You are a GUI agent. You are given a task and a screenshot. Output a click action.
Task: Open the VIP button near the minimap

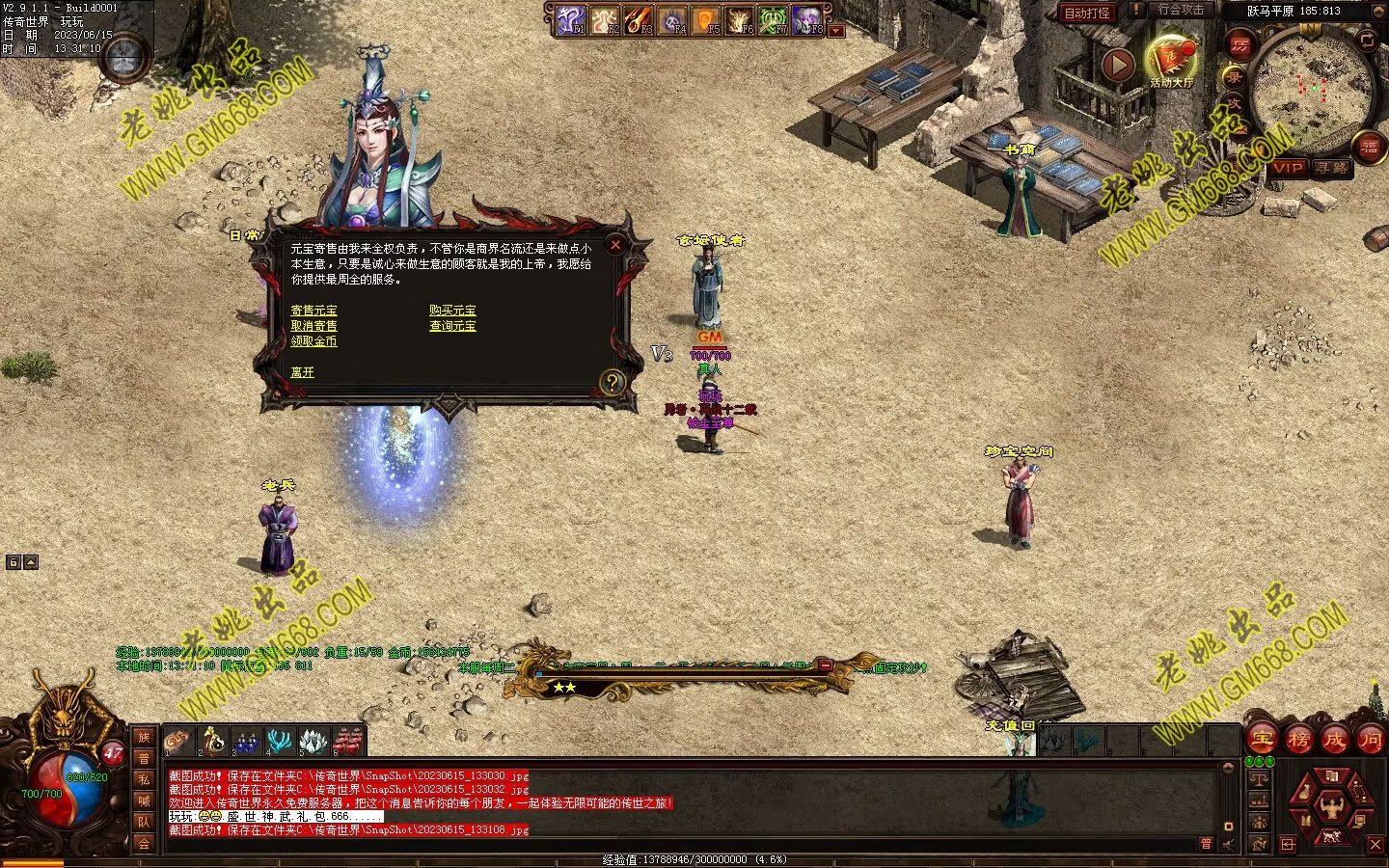(x=1288, y=168)
